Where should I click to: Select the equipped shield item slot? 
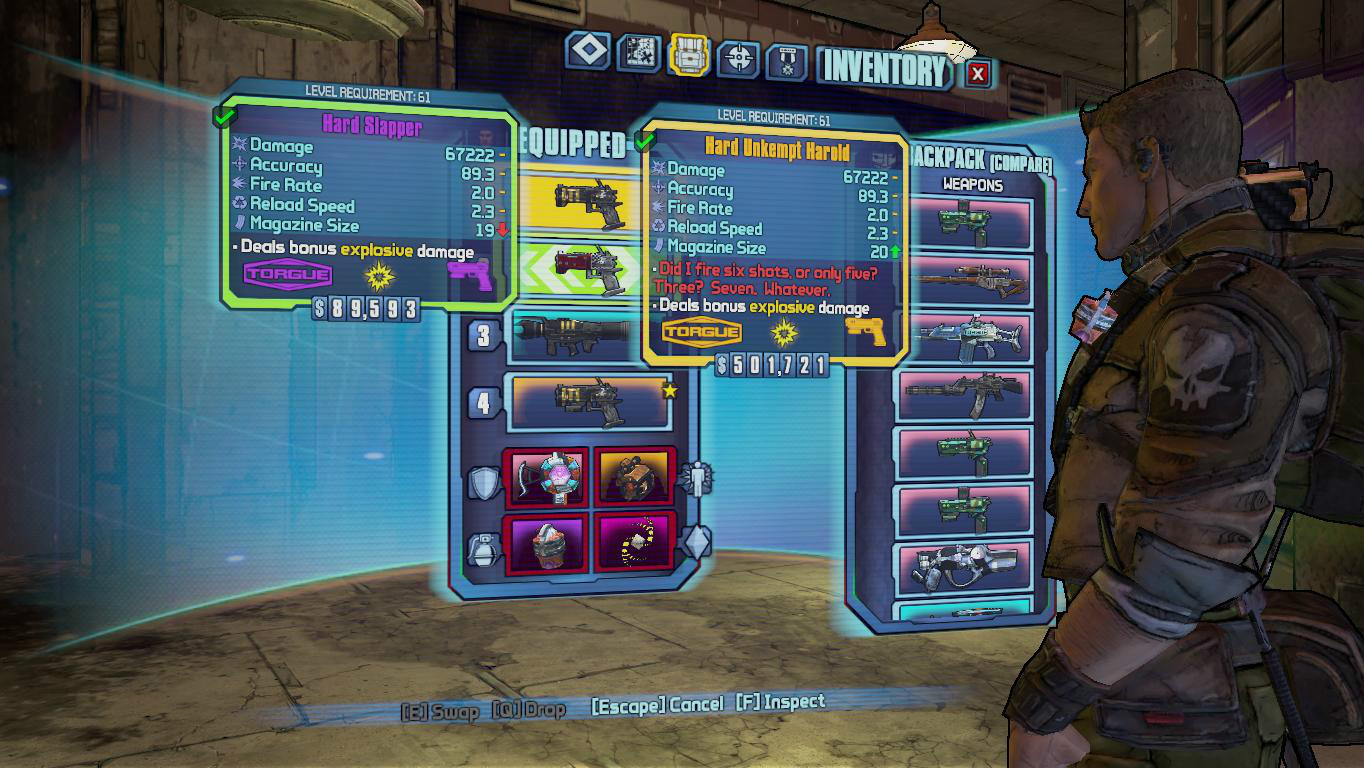pyautogui.click(x=548, y=476)
